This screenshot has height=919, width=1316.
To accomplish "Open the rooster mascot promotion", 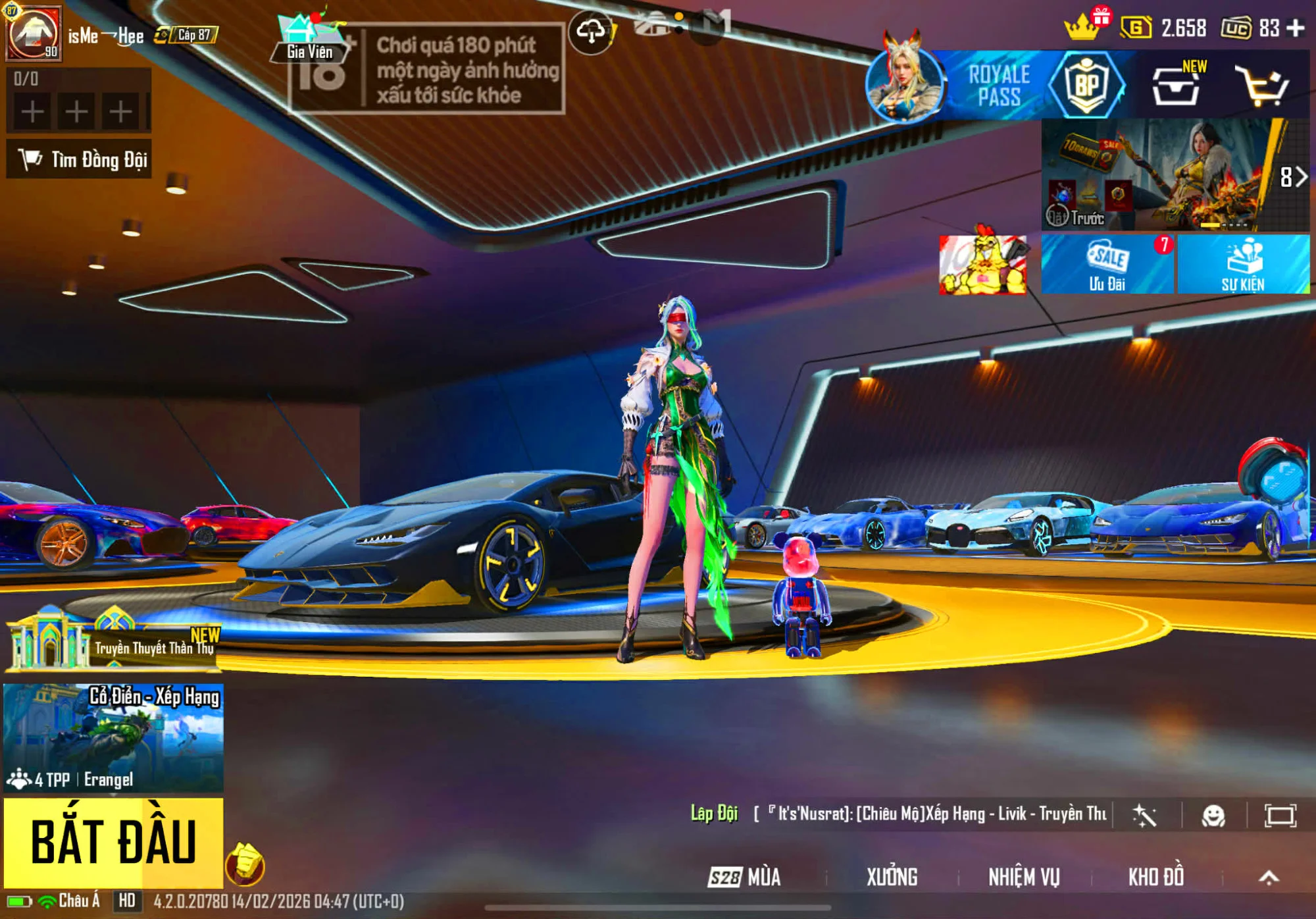I will coord(982,265).
